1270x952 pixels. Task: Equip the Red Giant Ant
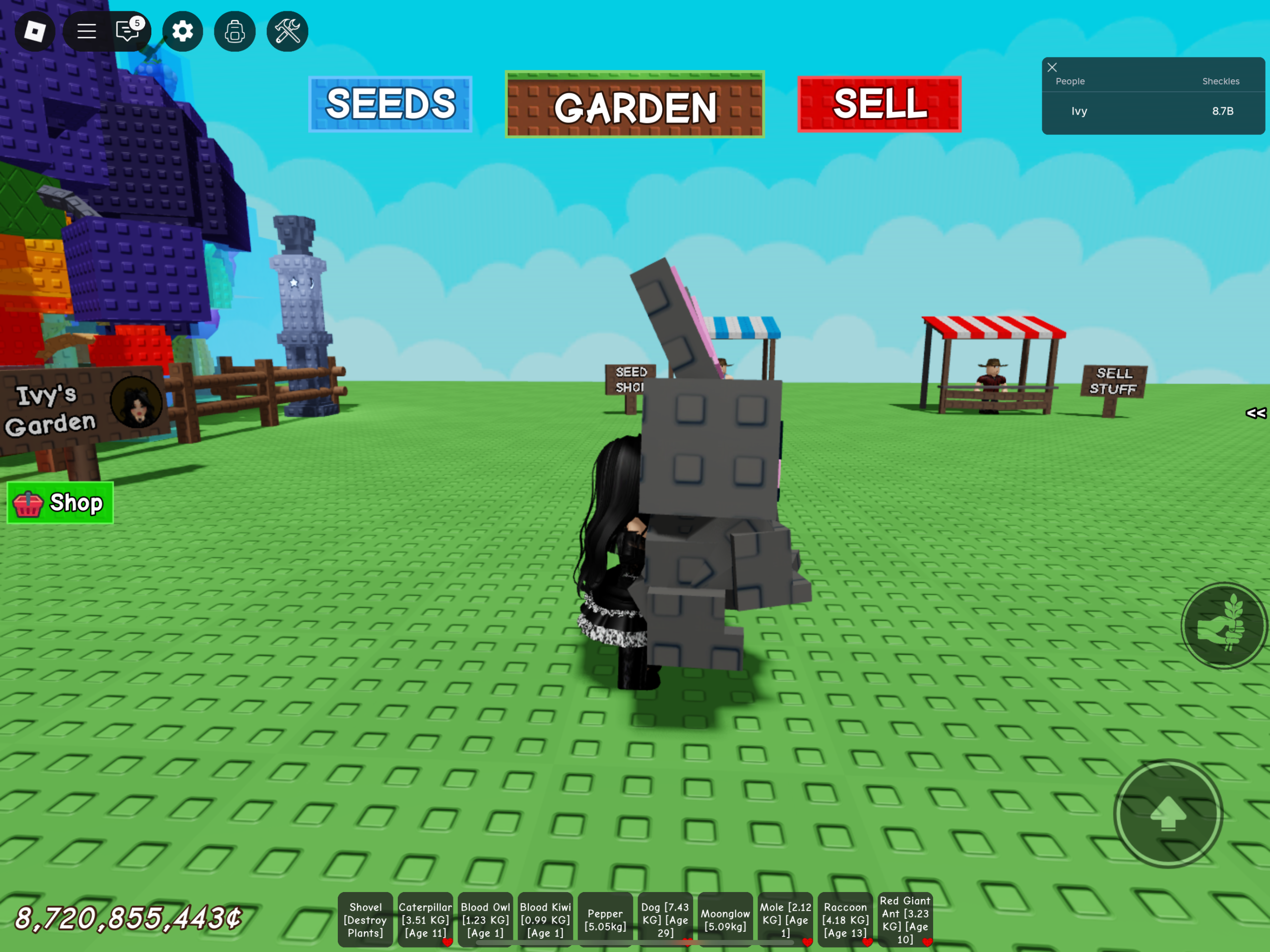(x=906, y=919)
